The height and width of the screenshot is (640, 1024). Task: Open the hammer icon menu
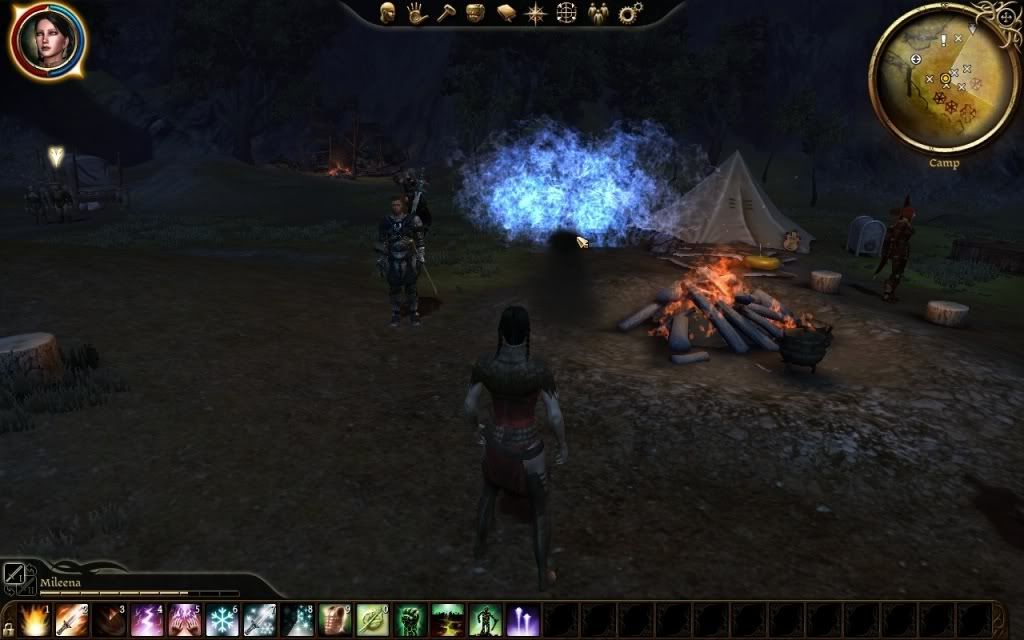pyautogui.click(x=446, y=12)
